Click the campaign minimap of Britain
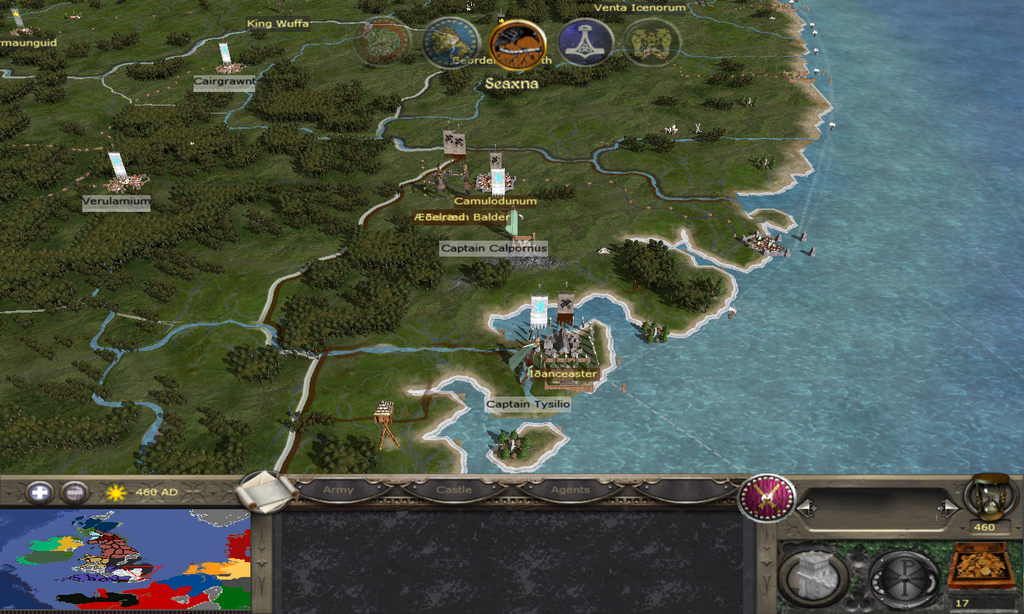This screenshot has width=1024, height=614. 124,560
